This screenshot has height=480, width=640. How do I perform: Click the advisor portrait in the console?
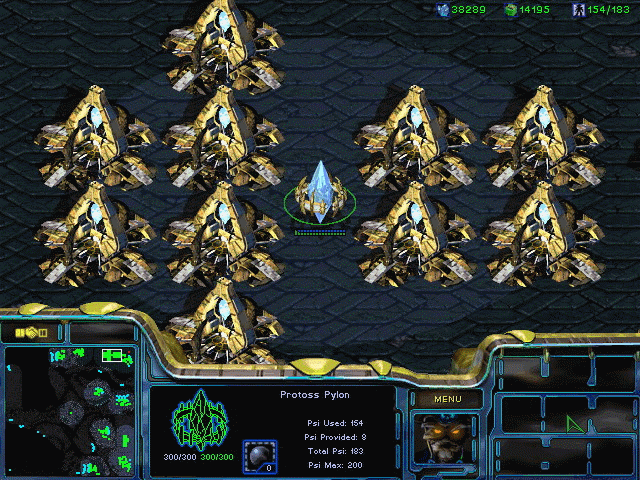(x=445, y=438)
